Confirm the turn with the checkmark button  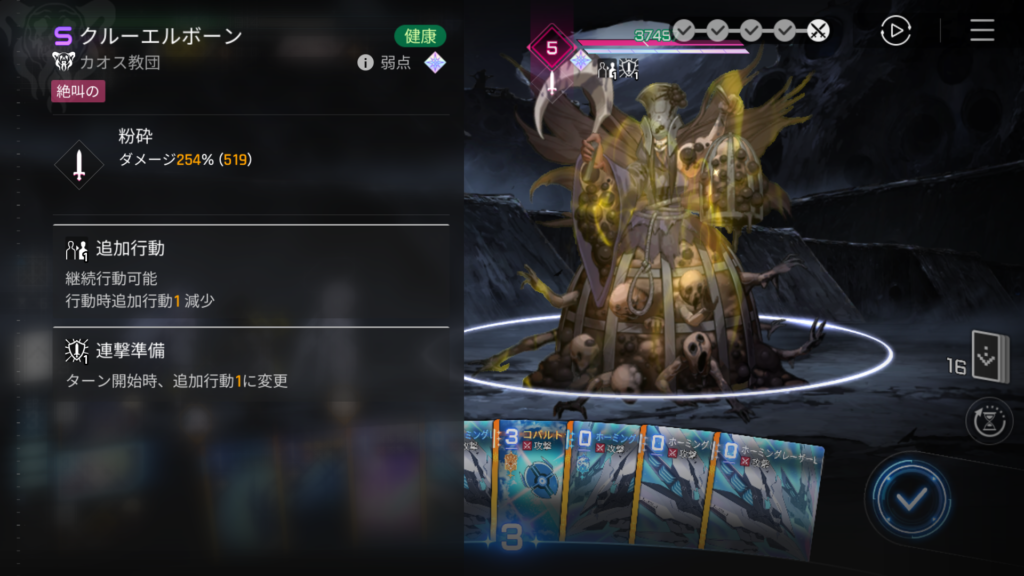click(x=907, y=498)
